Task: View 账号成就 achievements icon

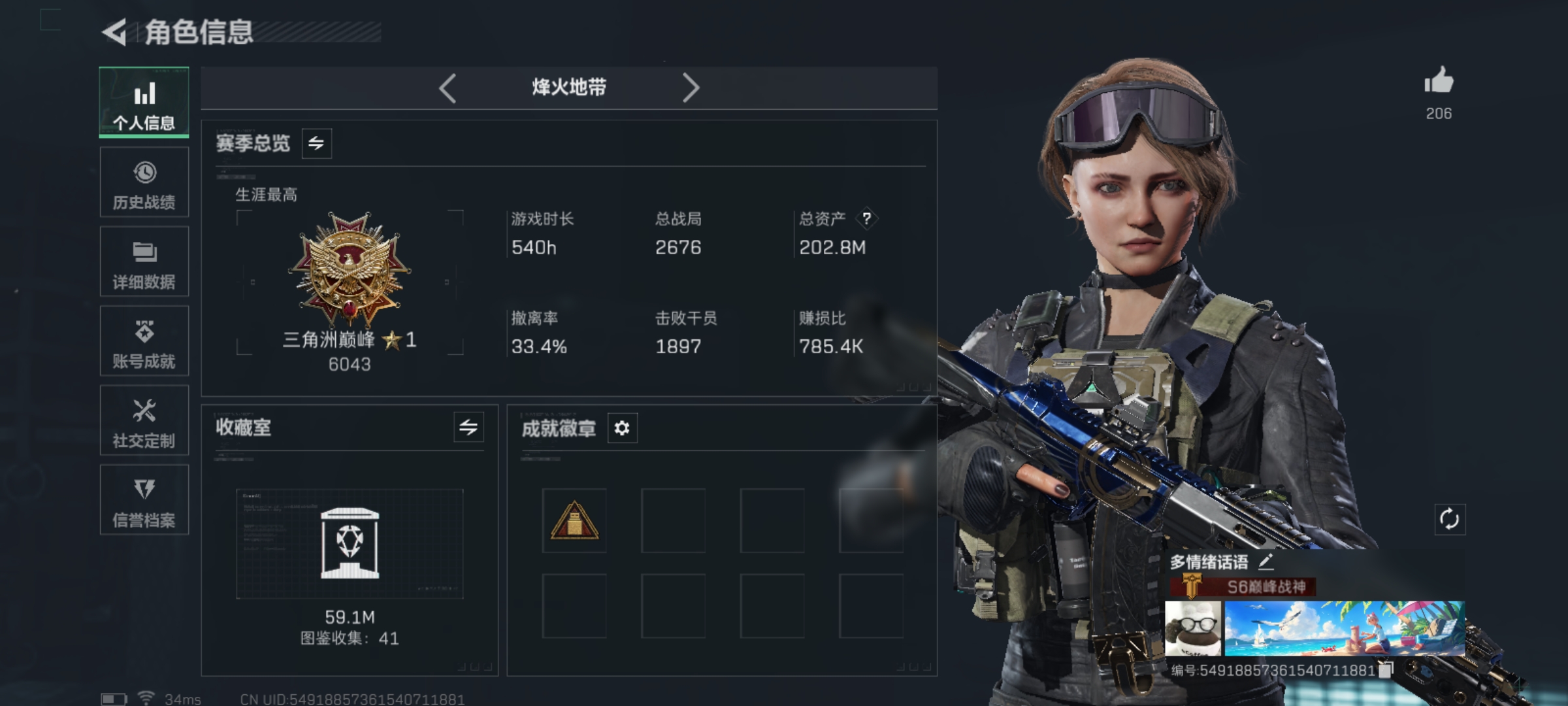Action: tap(144, 332)
